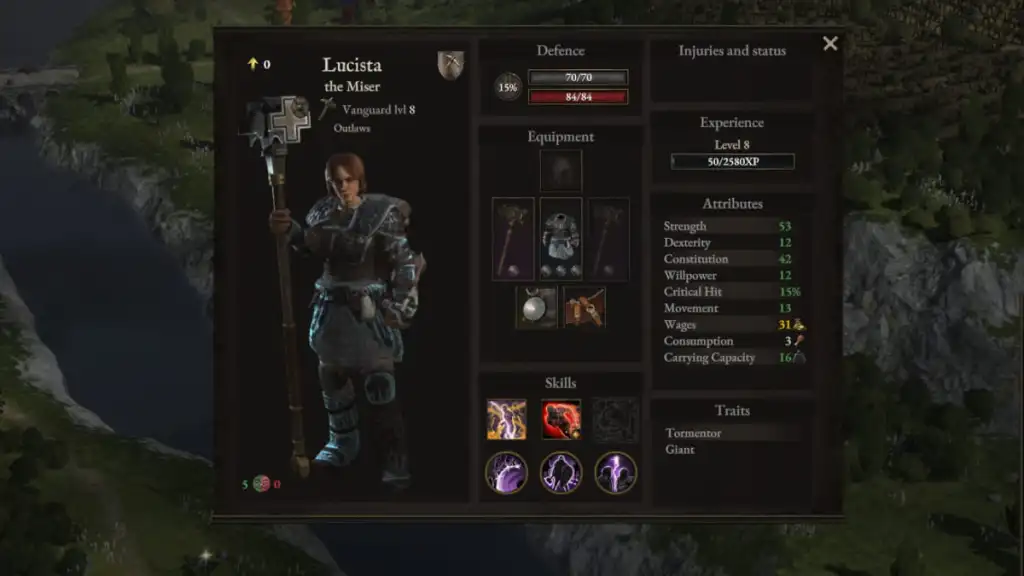Screen dimensions: 1024x576
Task: Select the left-hand hammer weapon slot
Action: [x=513, y=239]
